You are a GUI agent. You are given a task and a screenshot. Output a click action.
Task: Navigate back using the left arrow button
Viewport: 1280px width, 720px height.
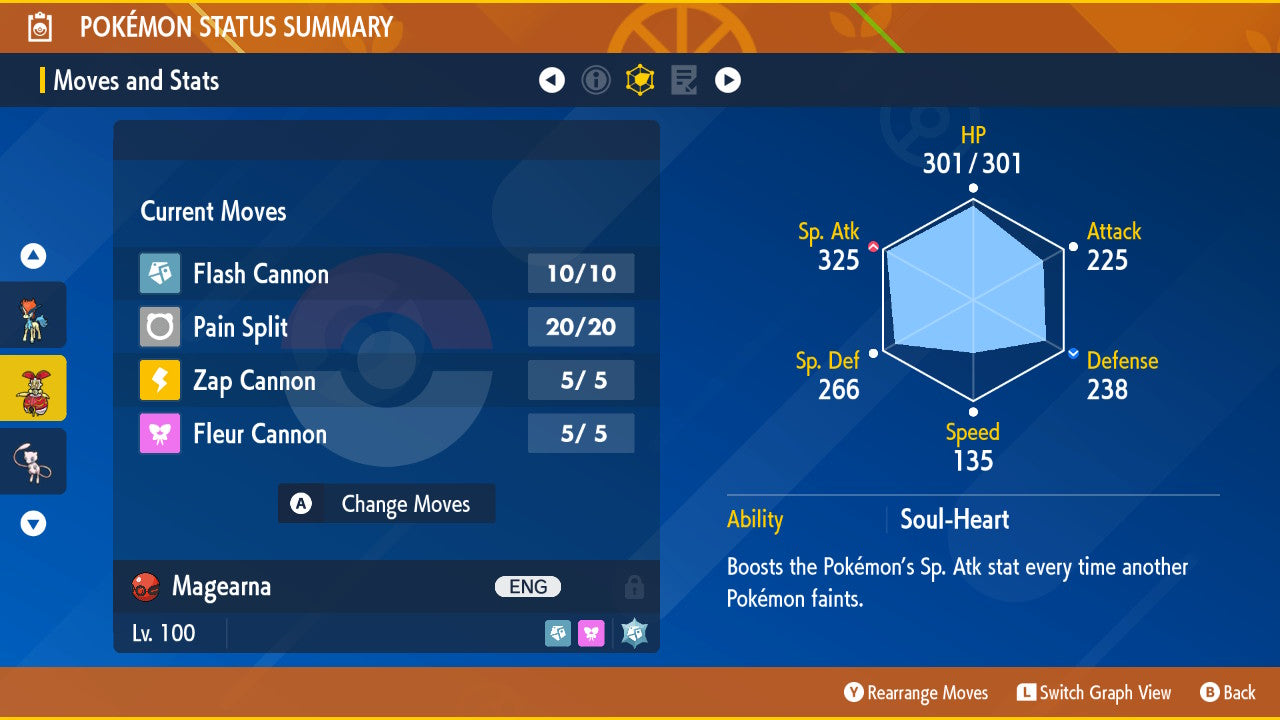point(552,80)
